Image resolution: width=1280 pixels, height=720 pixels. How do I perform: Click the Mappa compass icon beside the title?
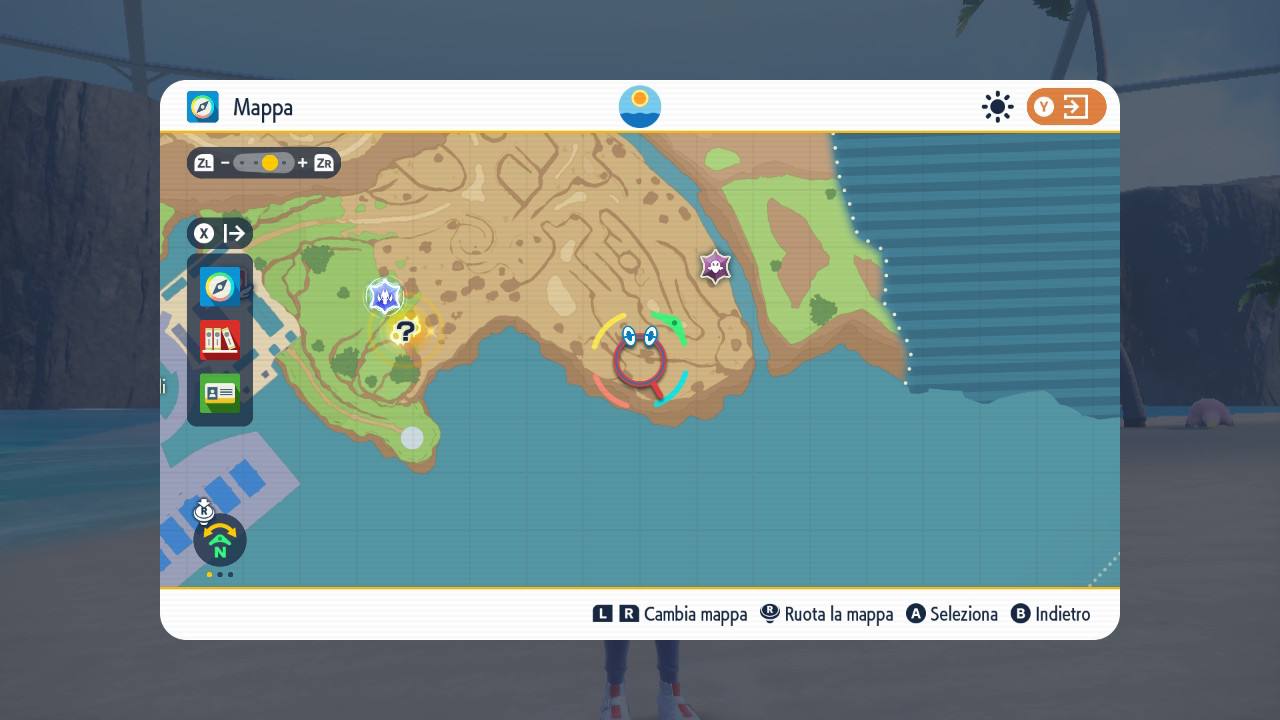pyautogui.click(x=203, y=106)
